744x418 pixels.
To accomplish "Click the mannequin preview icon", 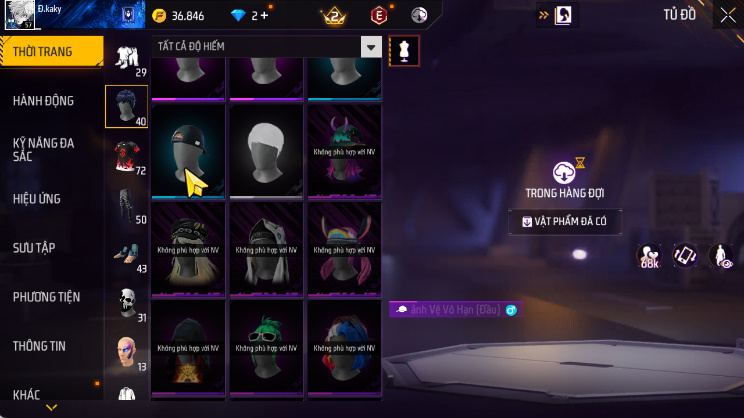I will pyautogui.click(x=405, y=50).
